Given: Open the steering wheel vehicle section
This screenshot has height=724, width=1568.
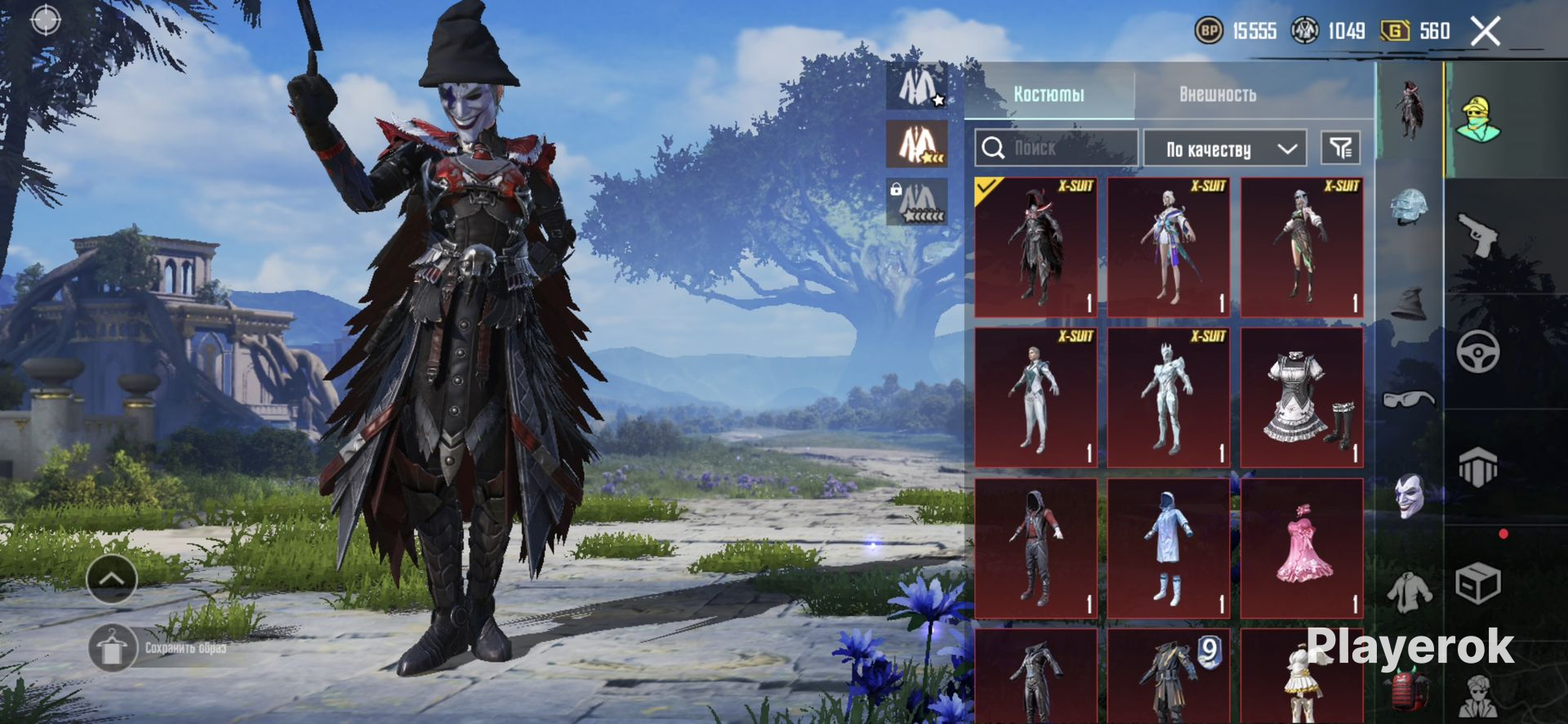Looking at the screenshot, I should [x=1479, y=352].
